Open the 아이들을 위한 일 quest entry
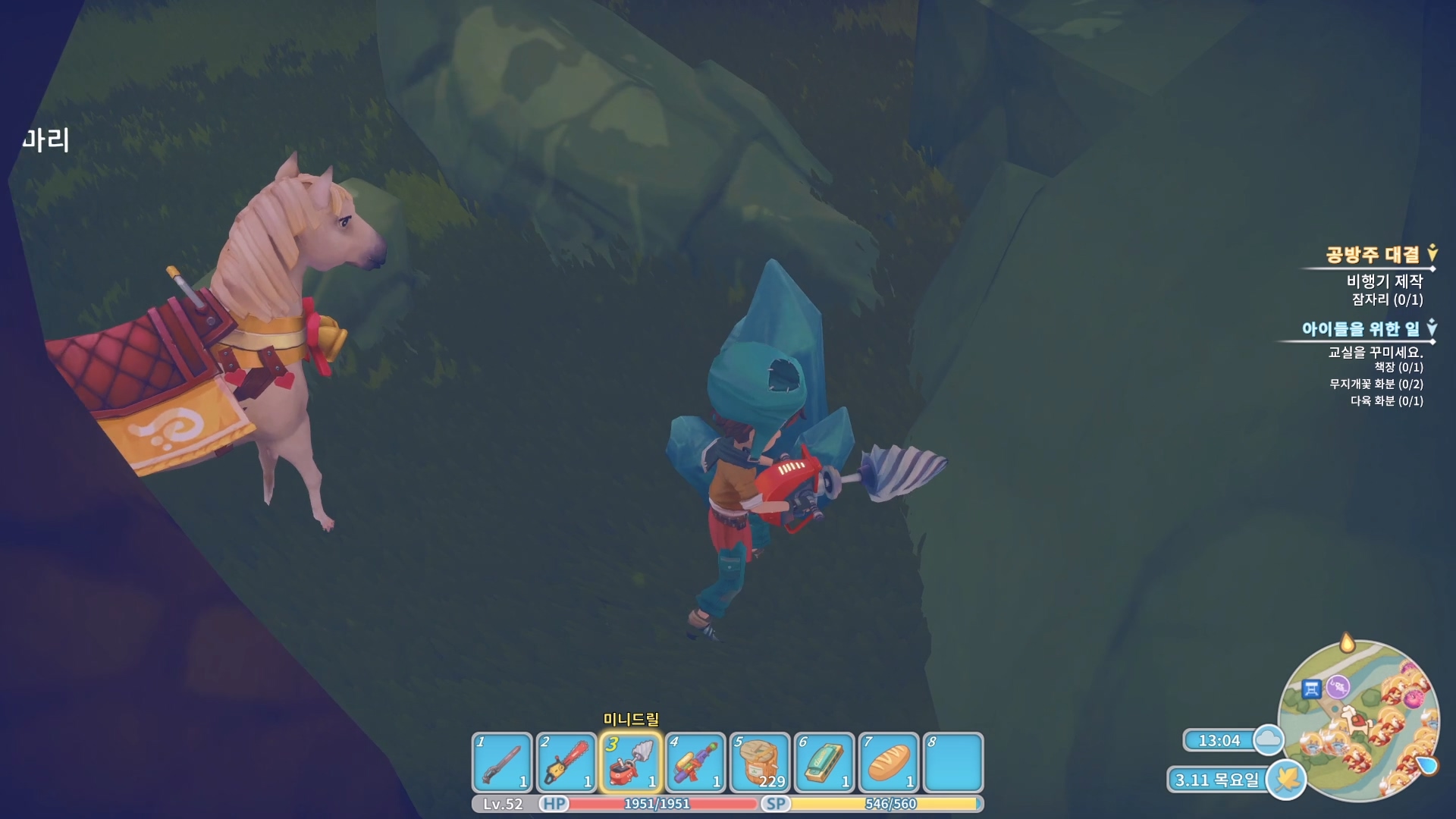 [x=1360, y=329]
